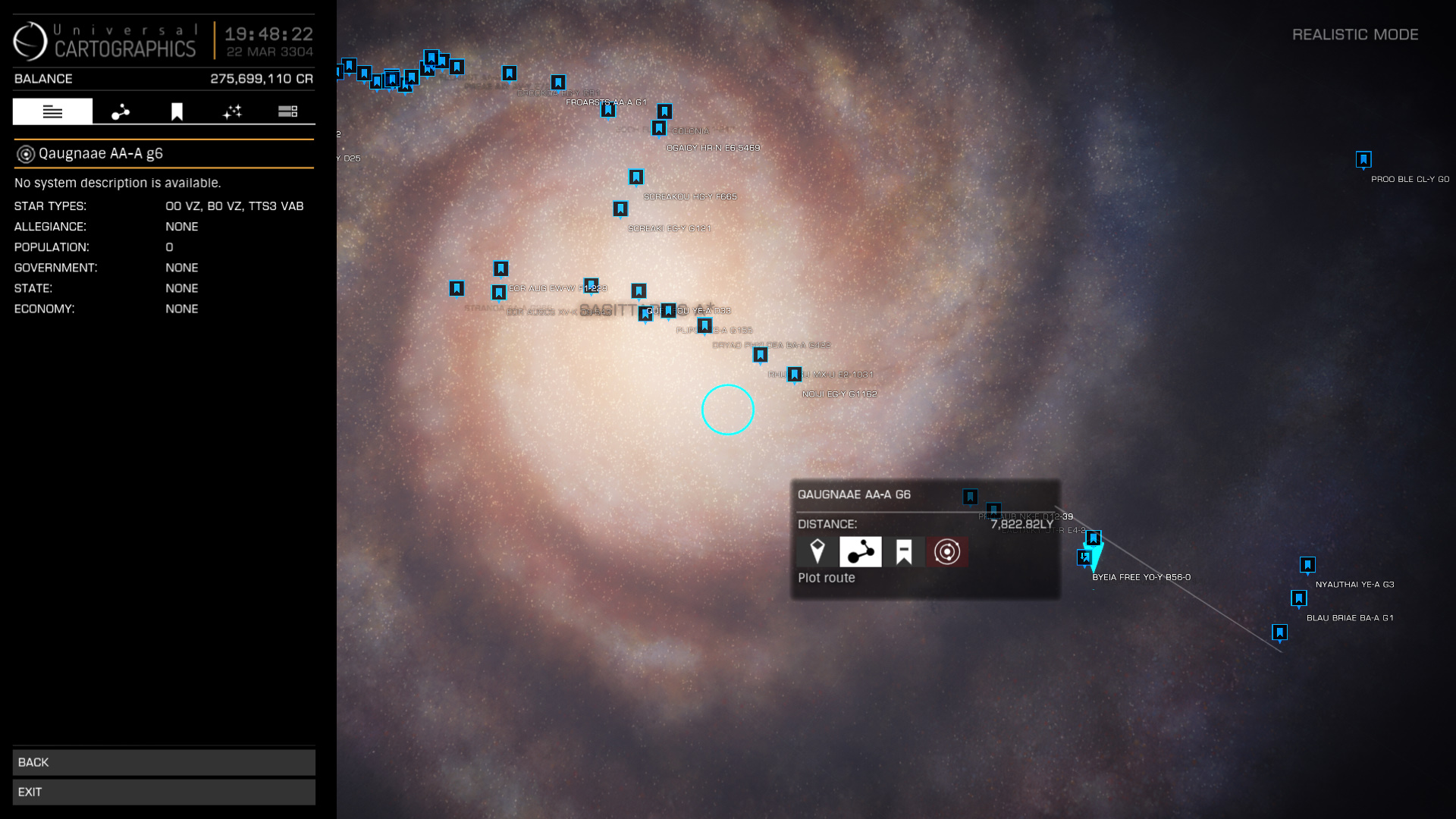
Task: Open system map from popup icon
Action: tap(946, 552)
